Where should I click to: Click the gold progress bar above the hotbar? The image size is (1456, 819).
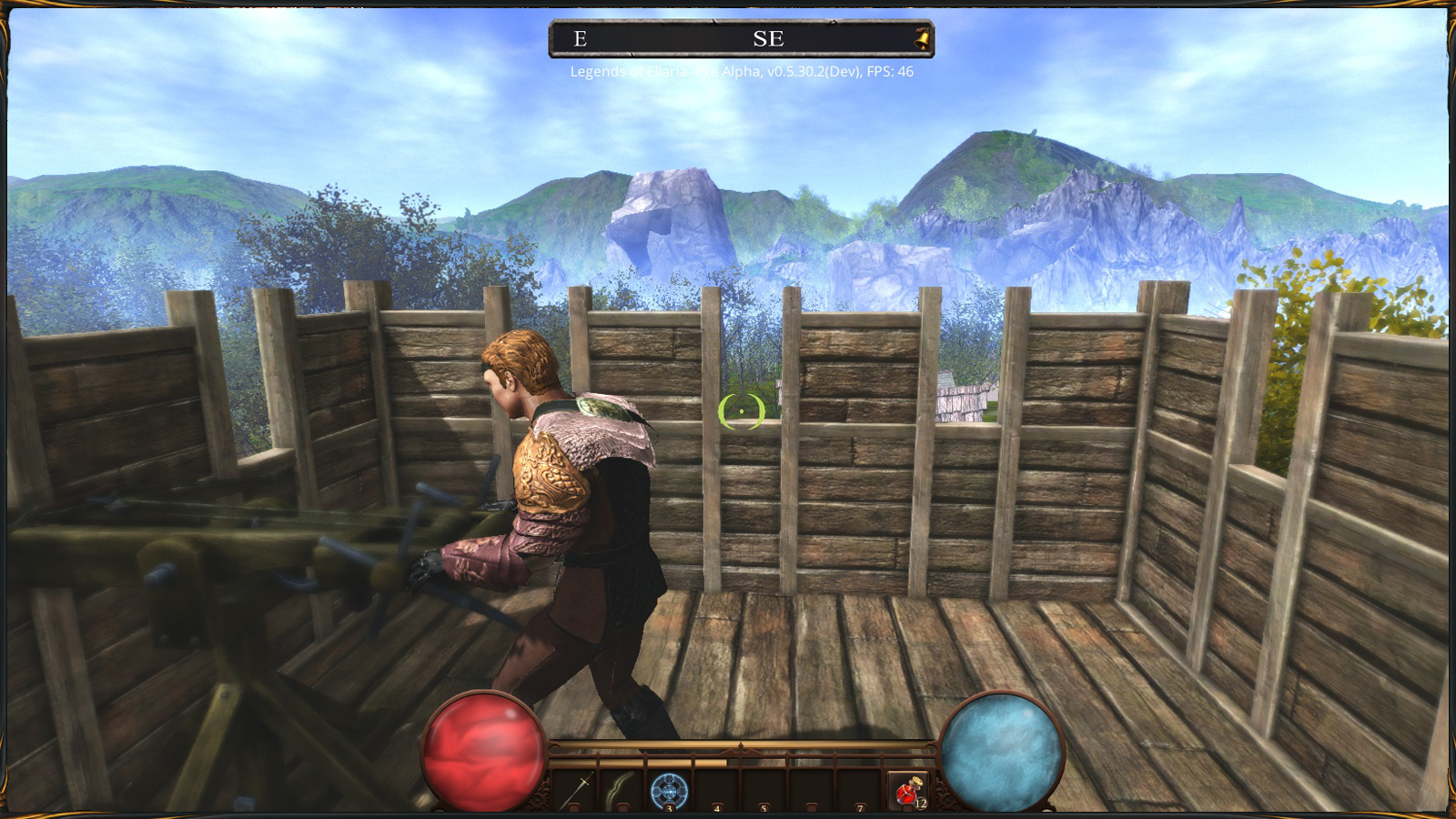click(637, 761)
